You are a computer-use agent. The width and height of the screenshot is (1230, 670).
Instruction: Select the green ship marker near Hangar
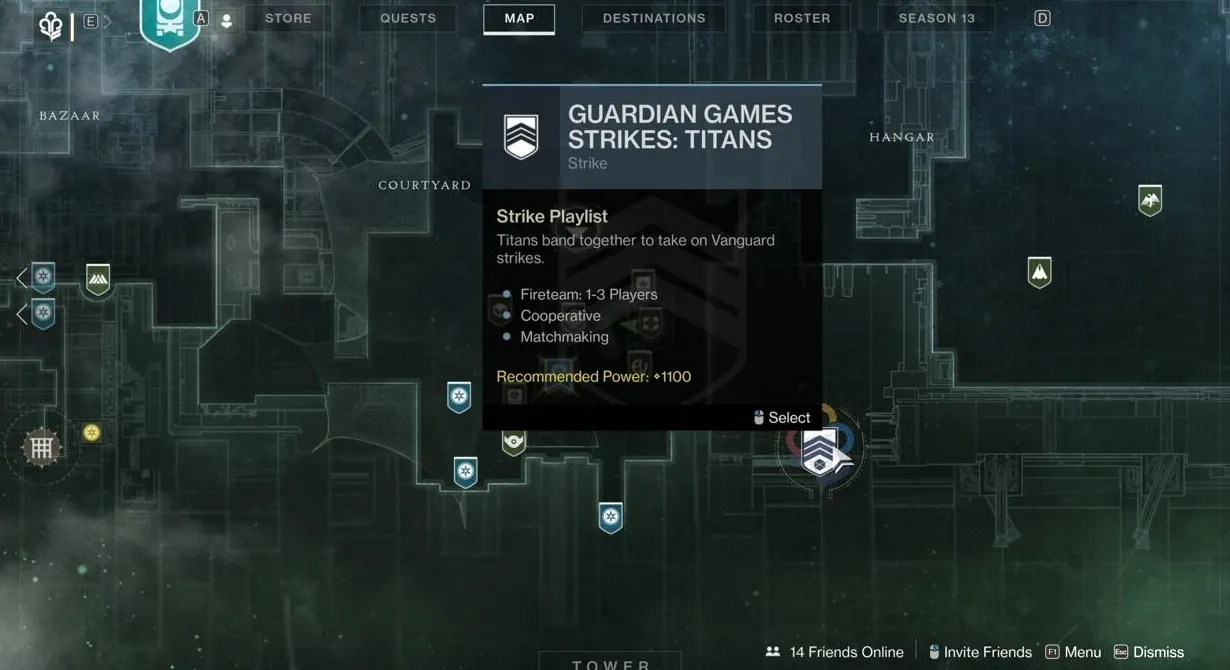tap(1040, 271)
